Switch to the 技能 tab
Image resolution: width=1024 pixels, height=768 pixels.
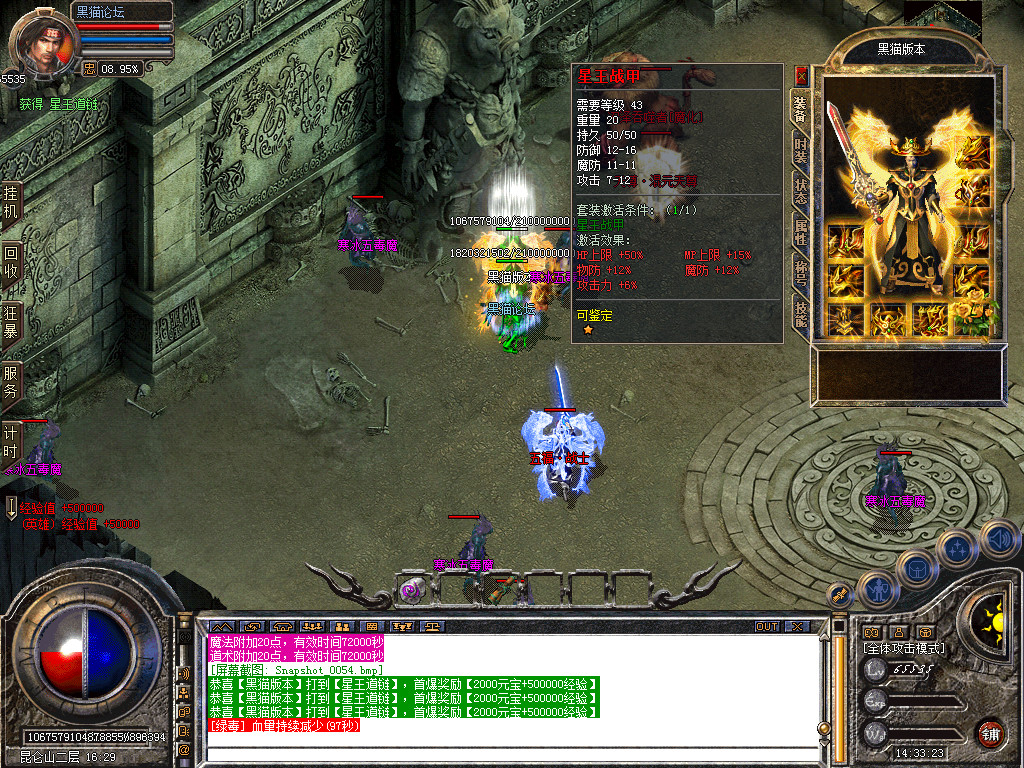pos(801,314)
